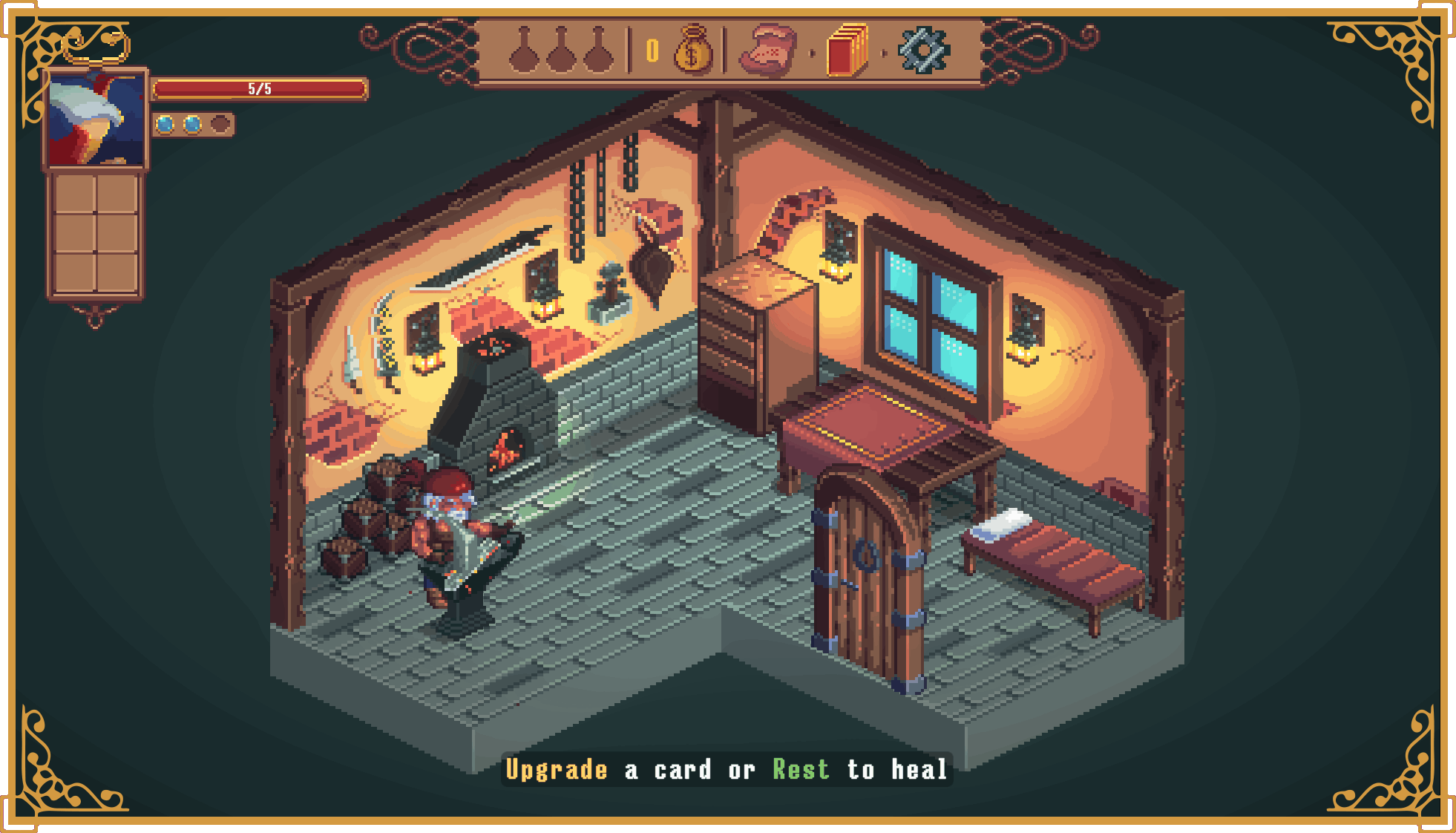Select the character portrait
The height and width of the screenshot is (833, 1456).
click(x=96, y=119)
